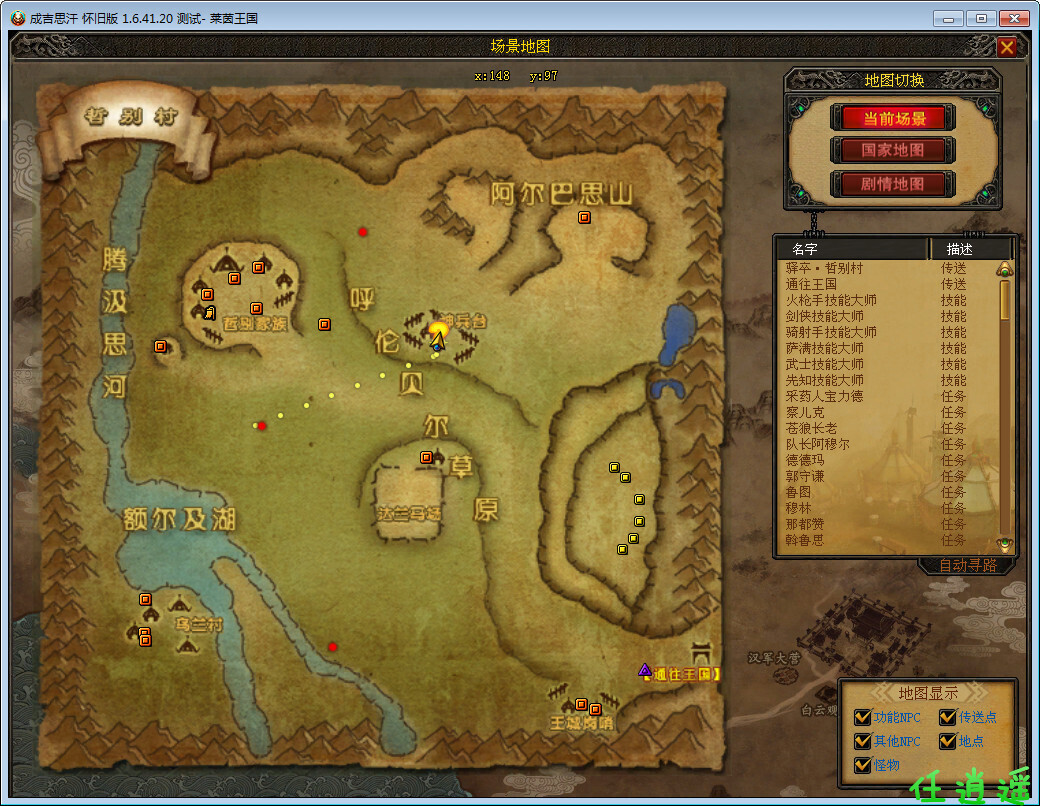Pick 火枪手技能大师 from the list
Image resolution: width=1040 pixels, height=806 pixels.
point(831,300)
